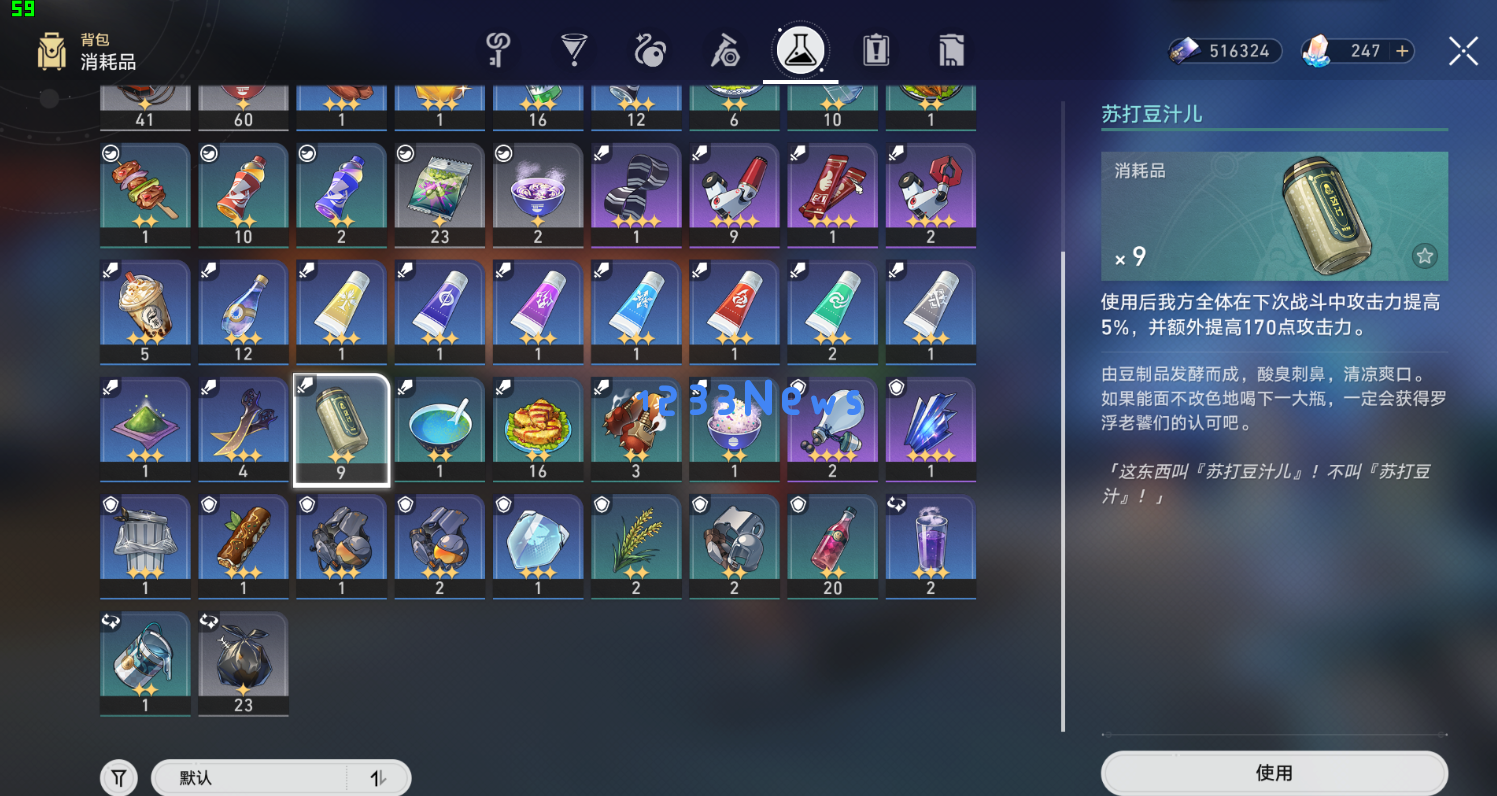Image resolution: width=1497 pixels, height=796 pixels.
Task: Open the funnel-shaped inventory tab
Action: [574, 50]
